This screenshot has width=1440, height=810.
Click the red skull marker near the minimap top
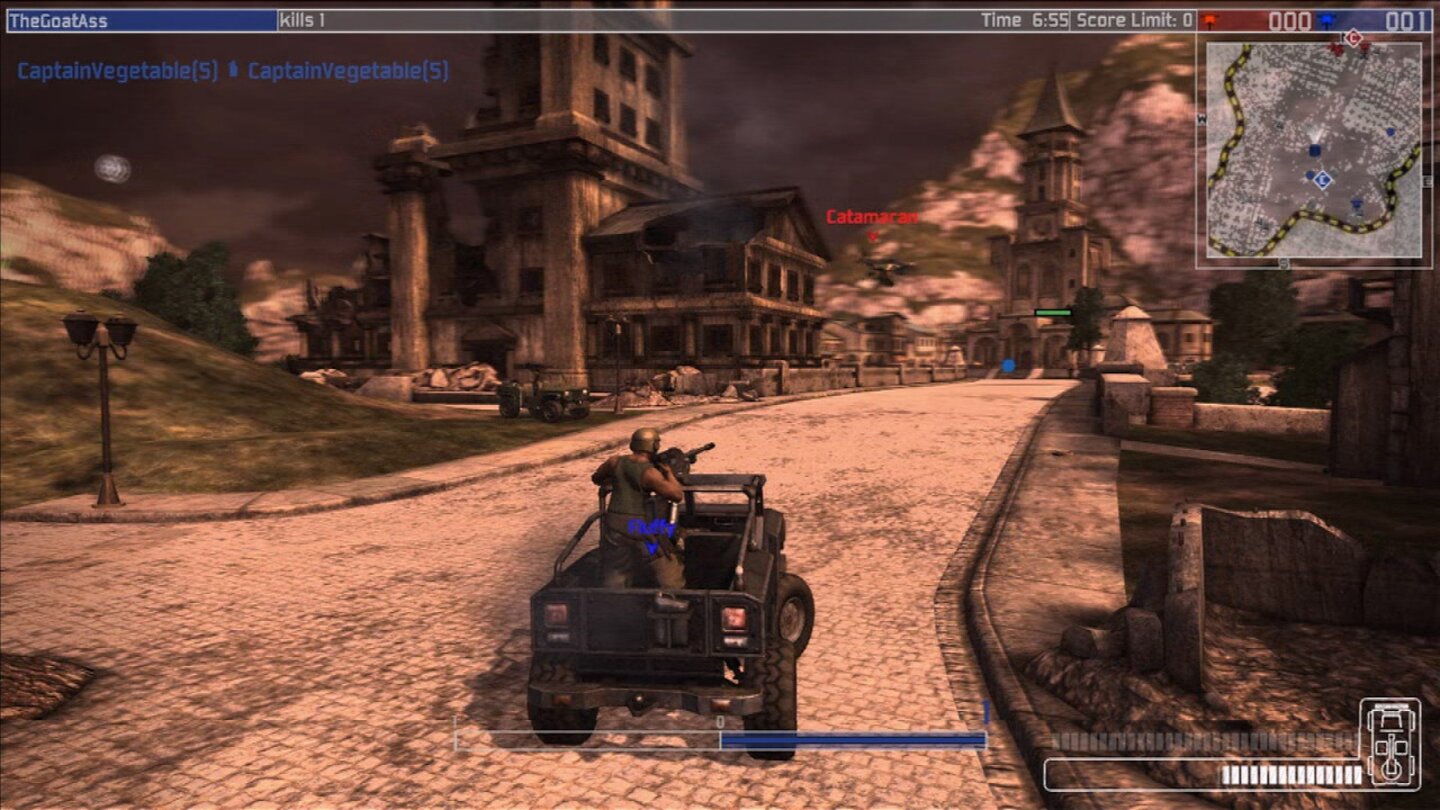tap(1337, 50)
